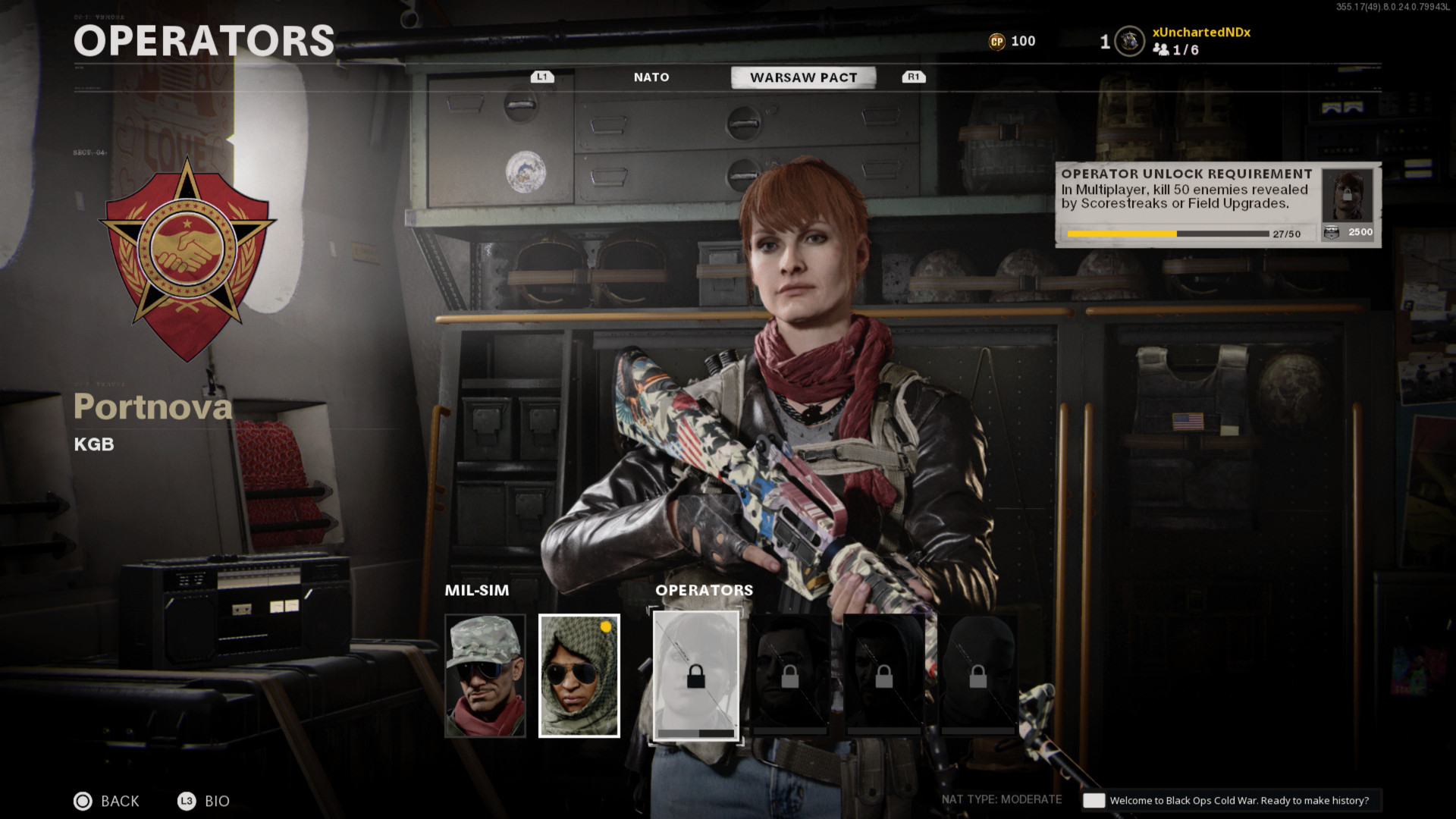Switch to the NATO faction tab
This screenshot has height=819, width=1456.
tap(651, 77)
